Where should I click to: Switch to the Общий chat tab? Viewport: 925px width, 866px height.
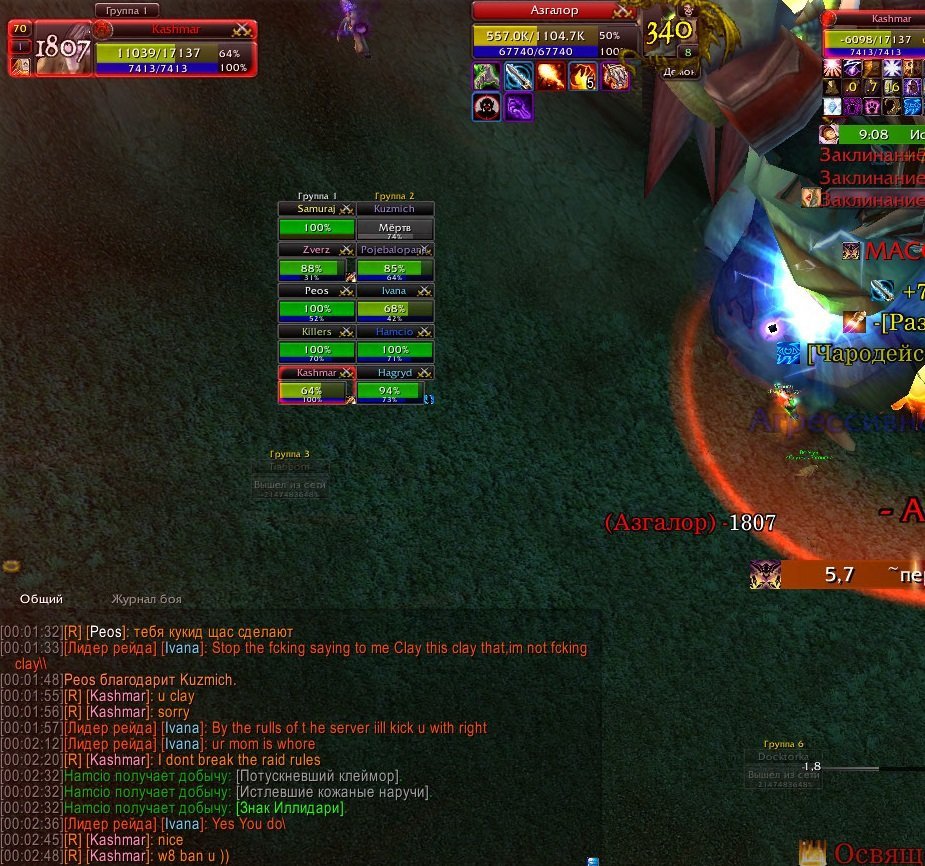pyautogui.click(x=41, y=599)
